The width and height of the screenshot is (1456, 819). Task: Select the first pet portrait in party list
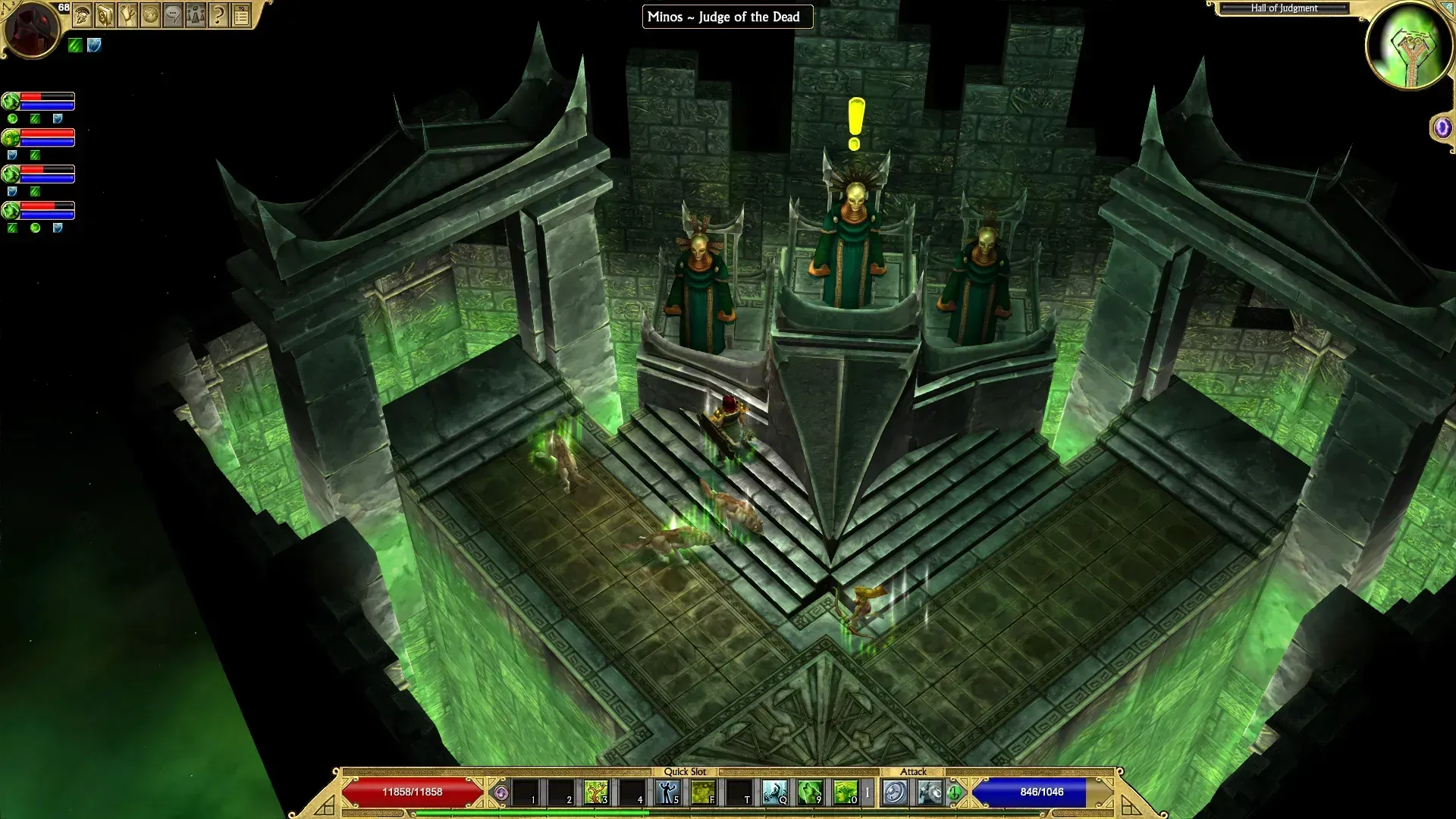(x=11, y=101)
